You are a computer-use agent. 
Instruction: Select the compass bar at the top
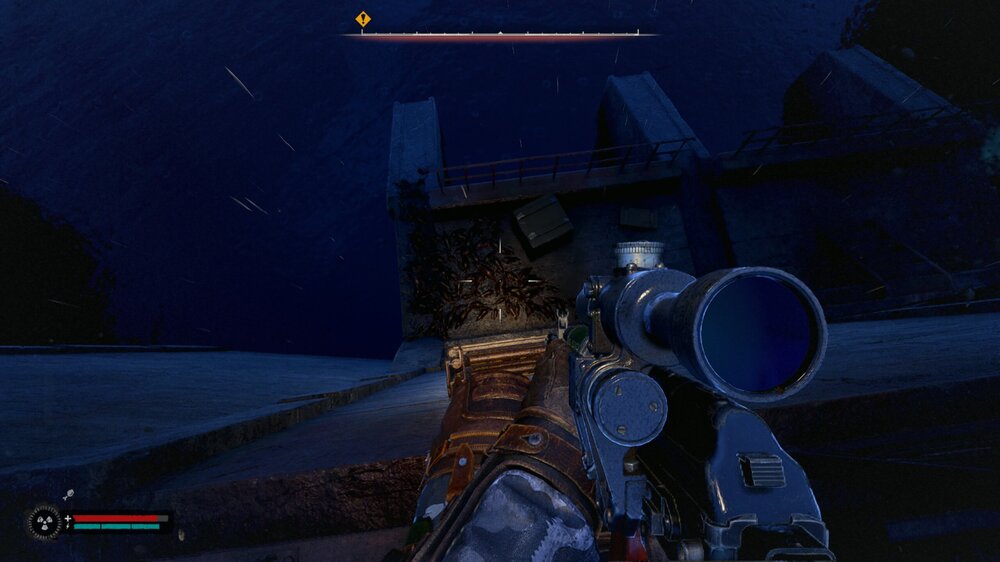(x=500, y=34)
